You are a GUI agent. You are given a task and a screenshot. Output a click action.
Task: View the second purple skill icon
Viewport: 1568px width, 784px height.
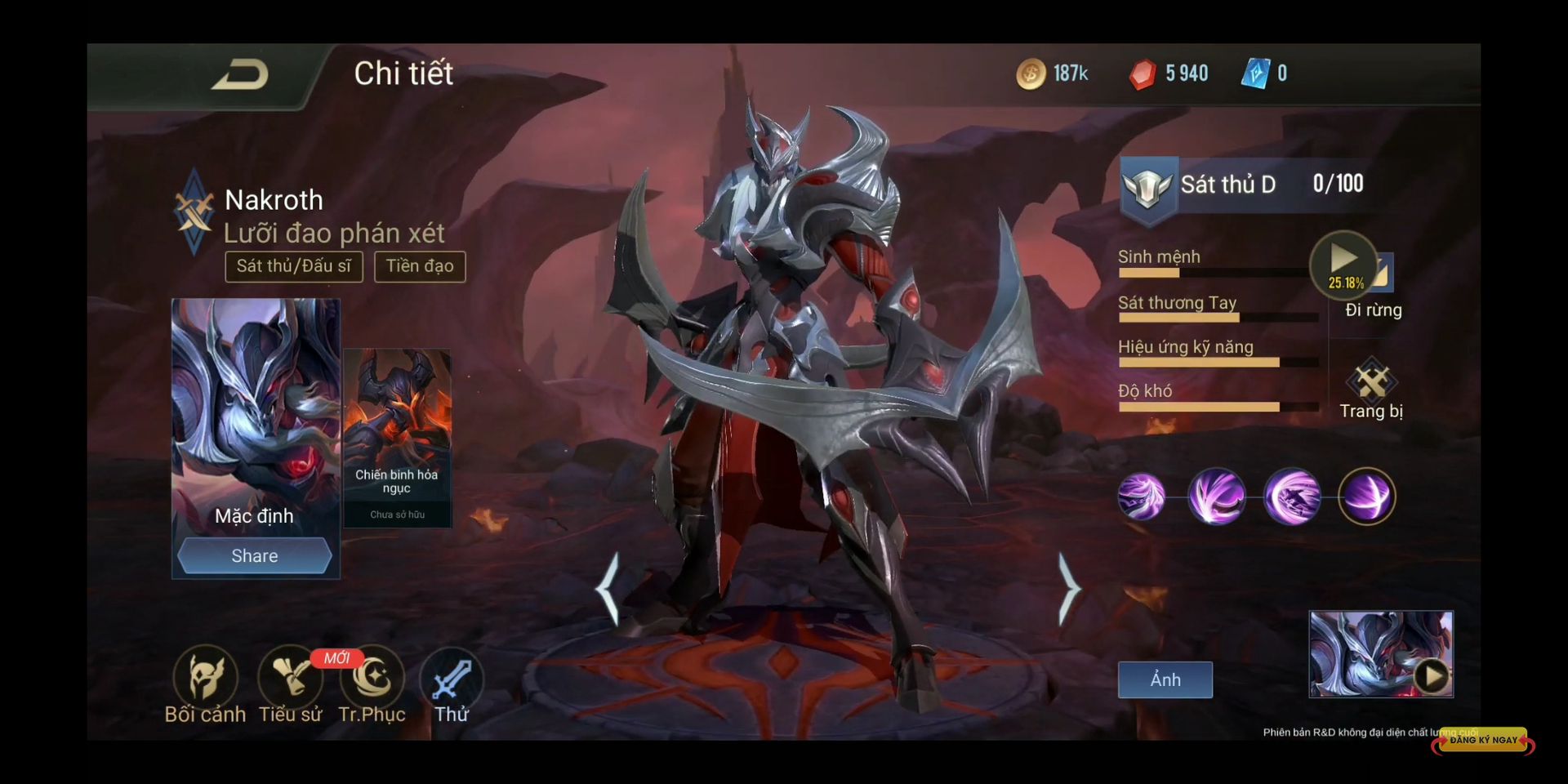[1217, 497]
